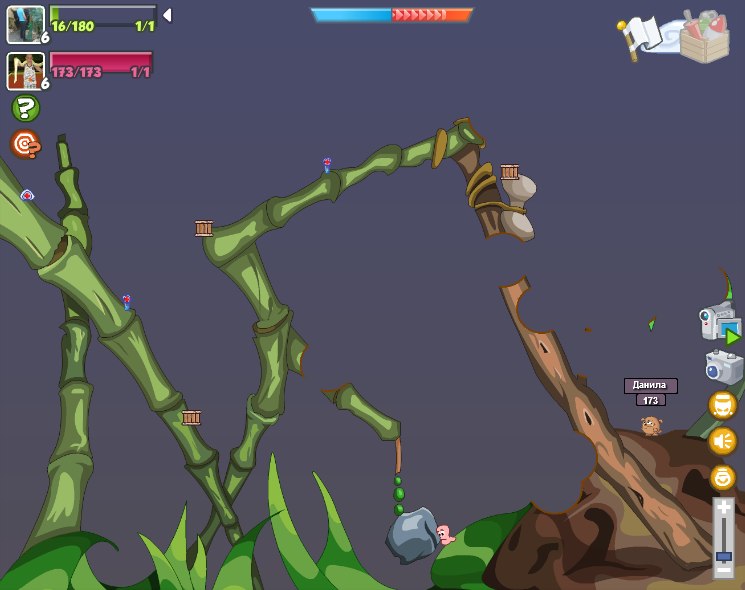Open the weapons crate inventory

(705, 36)
